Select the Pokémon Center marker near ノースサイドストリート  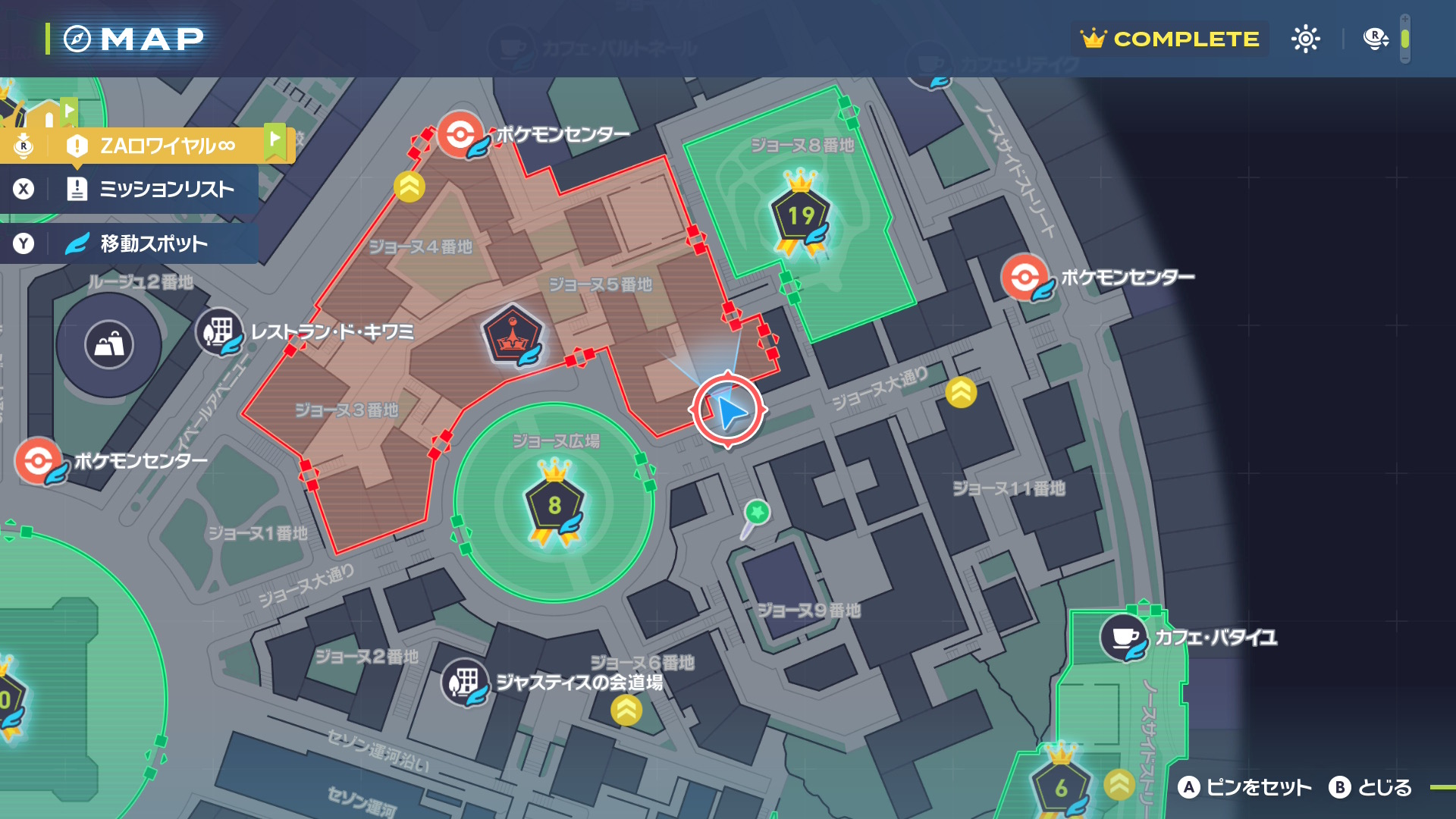pos(1025,278)
